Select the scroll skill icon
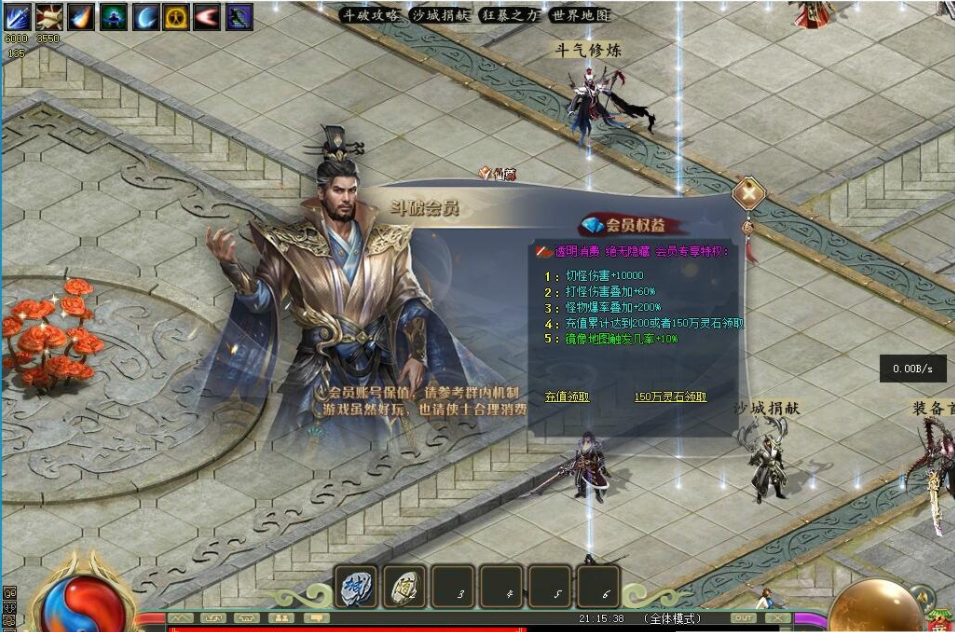955x632 pixels. [x=50, y=17]
